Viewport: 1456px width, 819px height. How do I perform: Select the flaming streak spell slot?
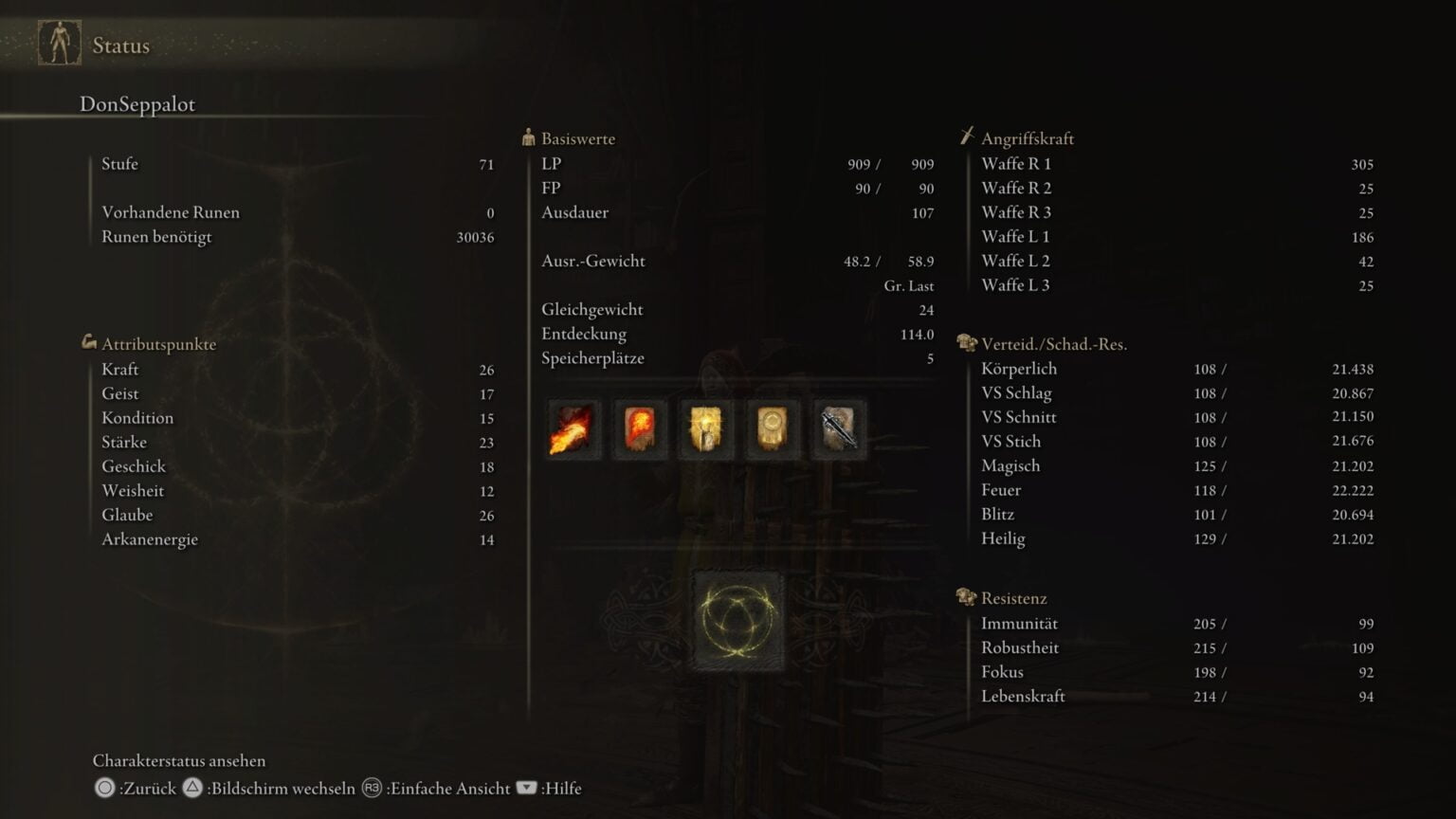(x=573, y=428)
